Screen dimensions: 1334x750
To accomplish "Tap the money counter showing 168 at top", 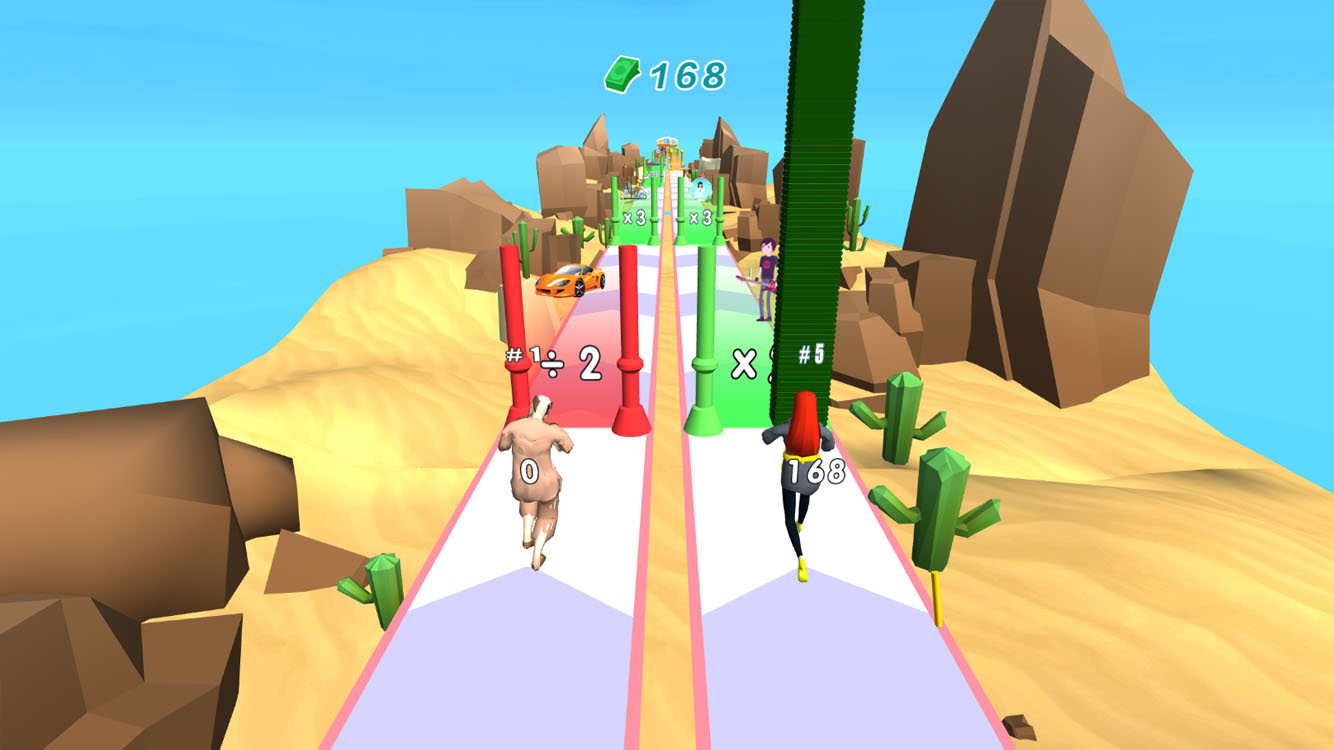I will pyautogui.click(x=686, y=71).
